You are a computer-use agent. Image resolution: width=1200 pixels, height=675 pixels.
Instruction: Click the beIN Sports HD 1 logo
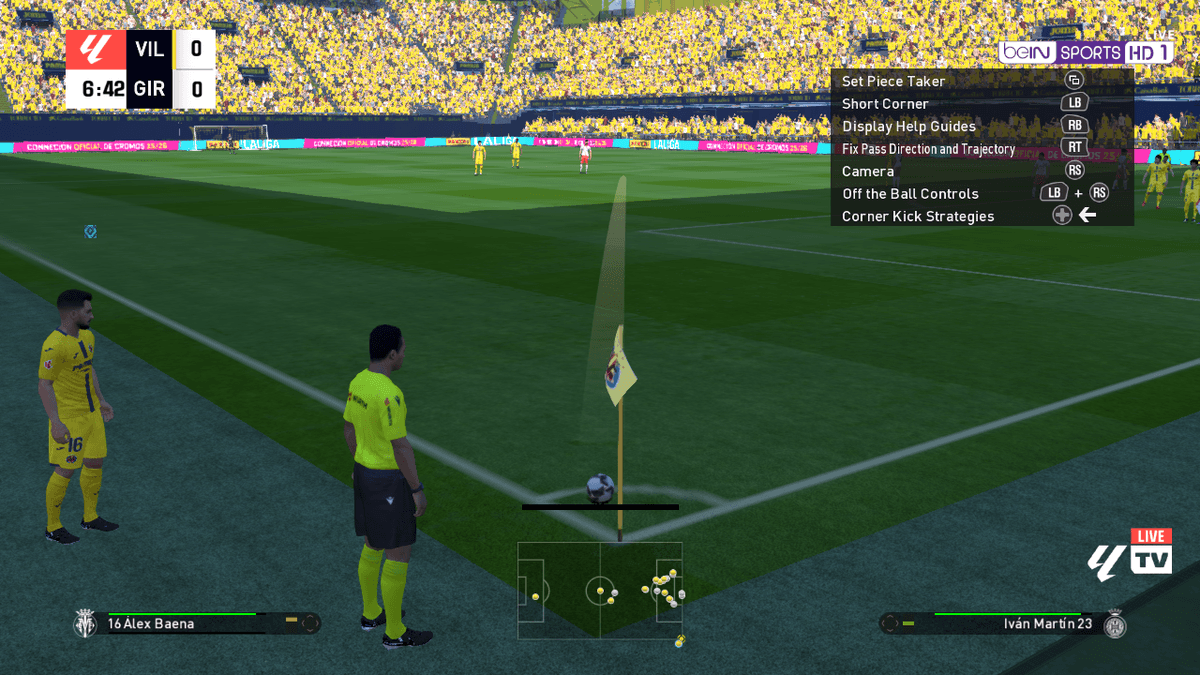(1085, 52)
